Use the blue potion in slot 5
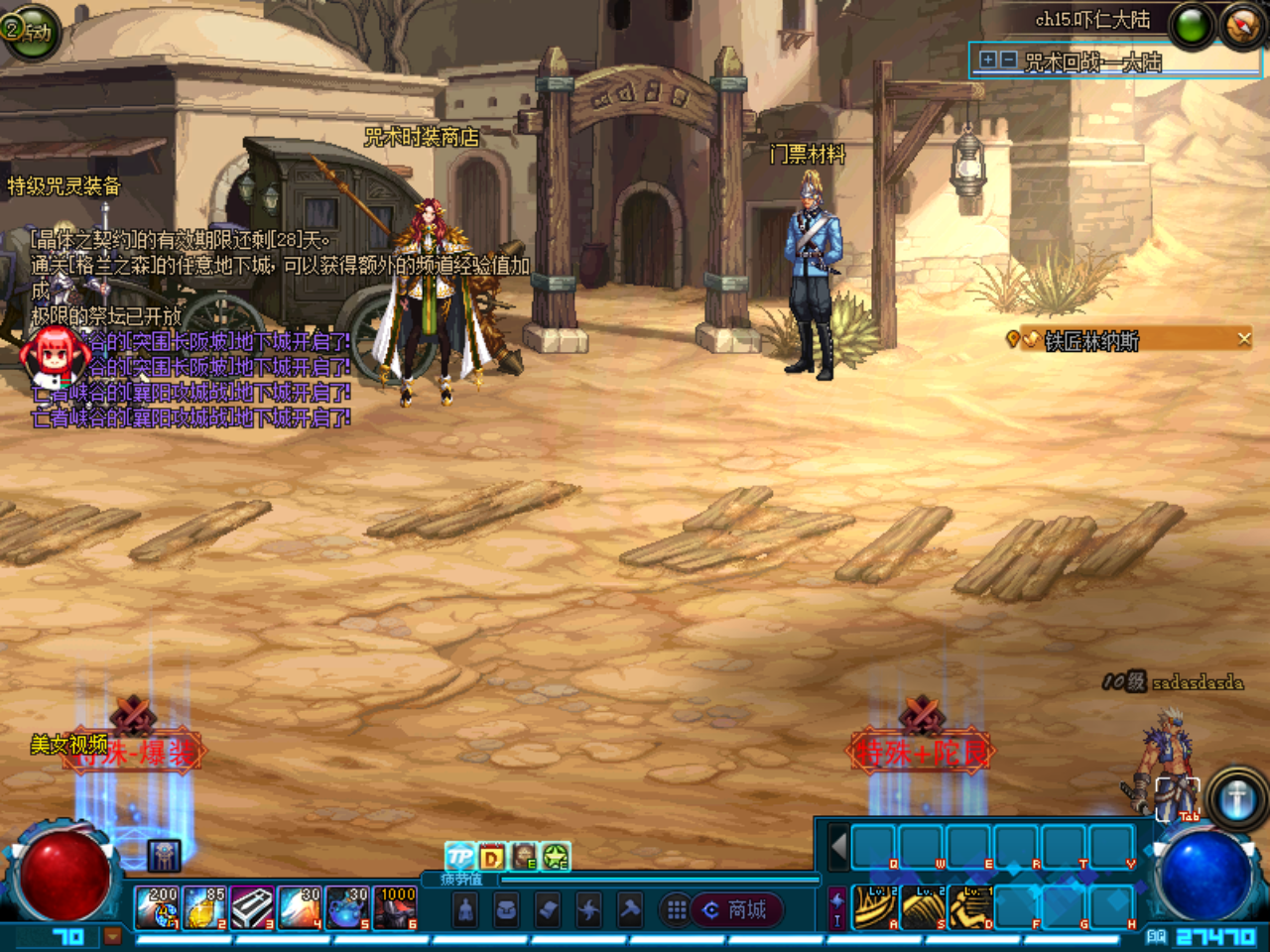This screenshot has height=952, width=1270. pyautogui.click(x=347, y=907)
